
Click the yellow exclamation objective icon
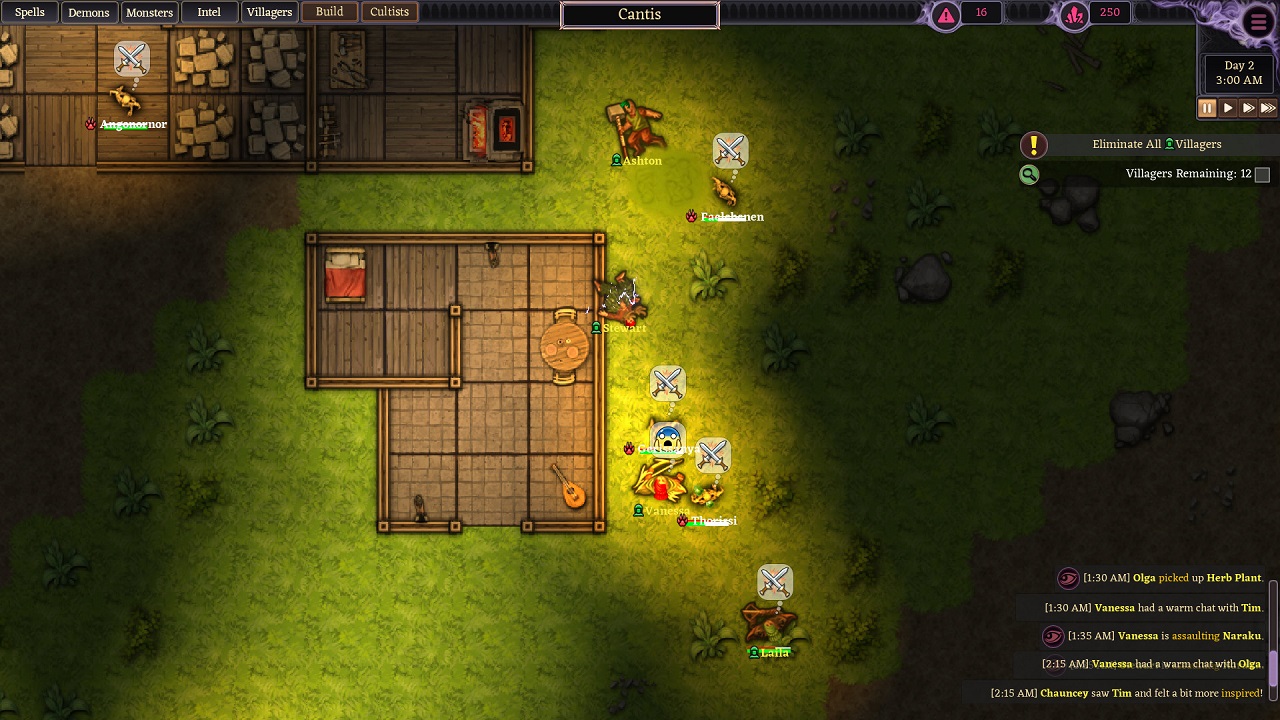1033,145
